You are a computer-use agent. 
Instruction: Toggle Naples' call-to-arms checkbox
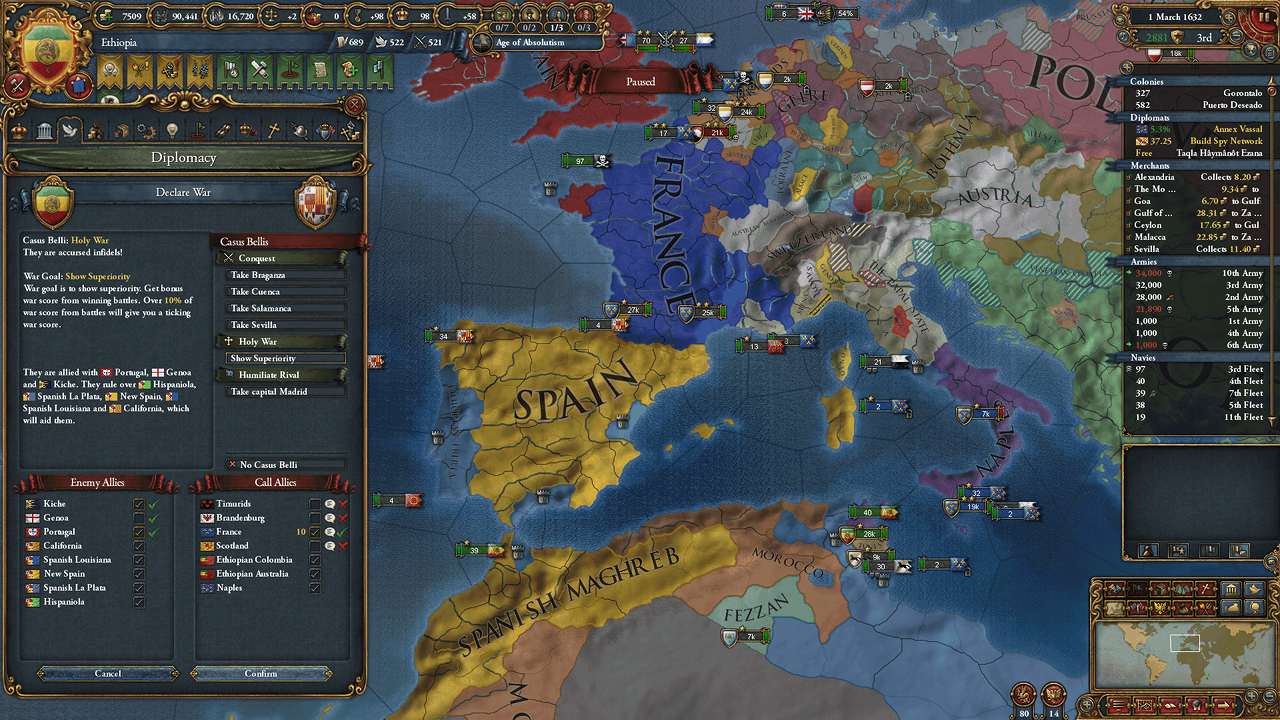315,588
